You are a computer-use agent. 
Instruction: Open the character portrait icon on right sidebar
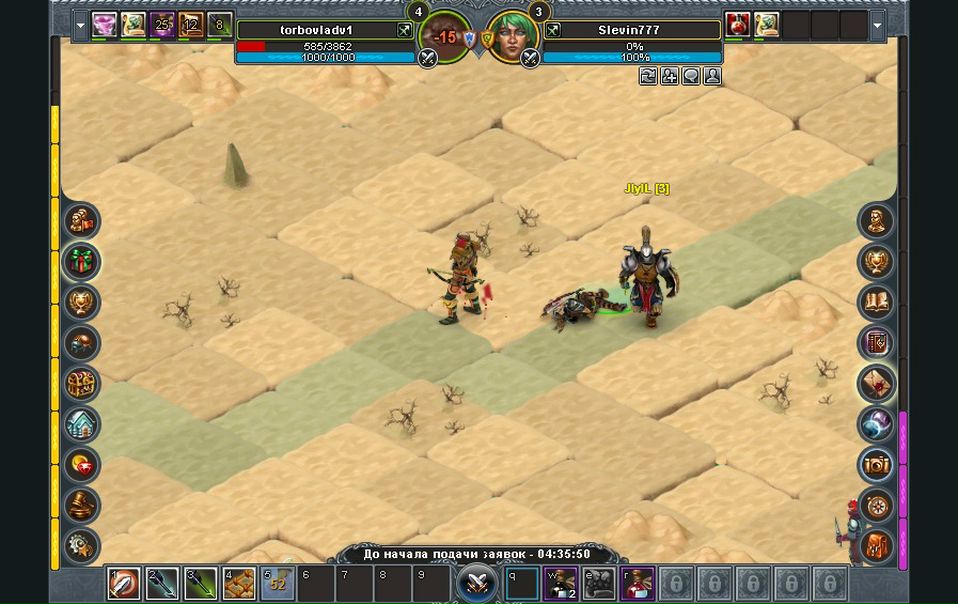pyautogui.click(x=877, y=221)
